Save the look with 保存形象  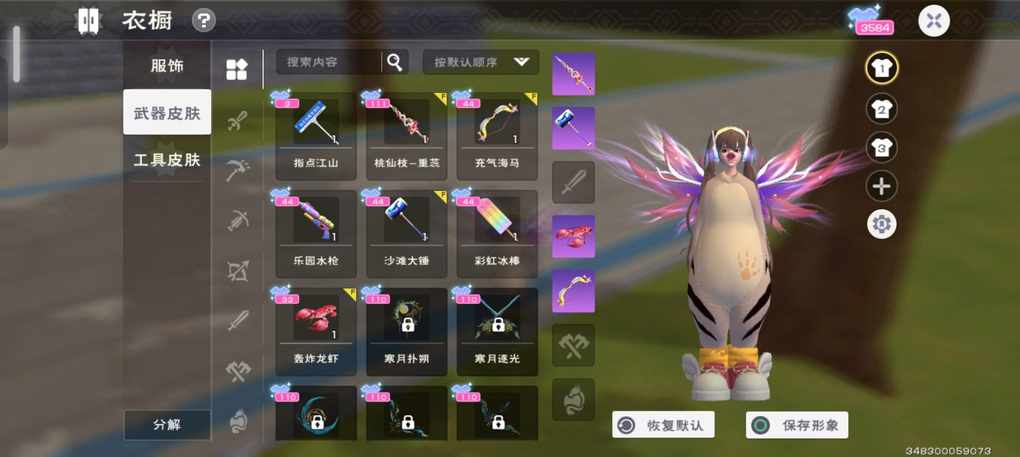pyautogui.click(x=797, y=425)
